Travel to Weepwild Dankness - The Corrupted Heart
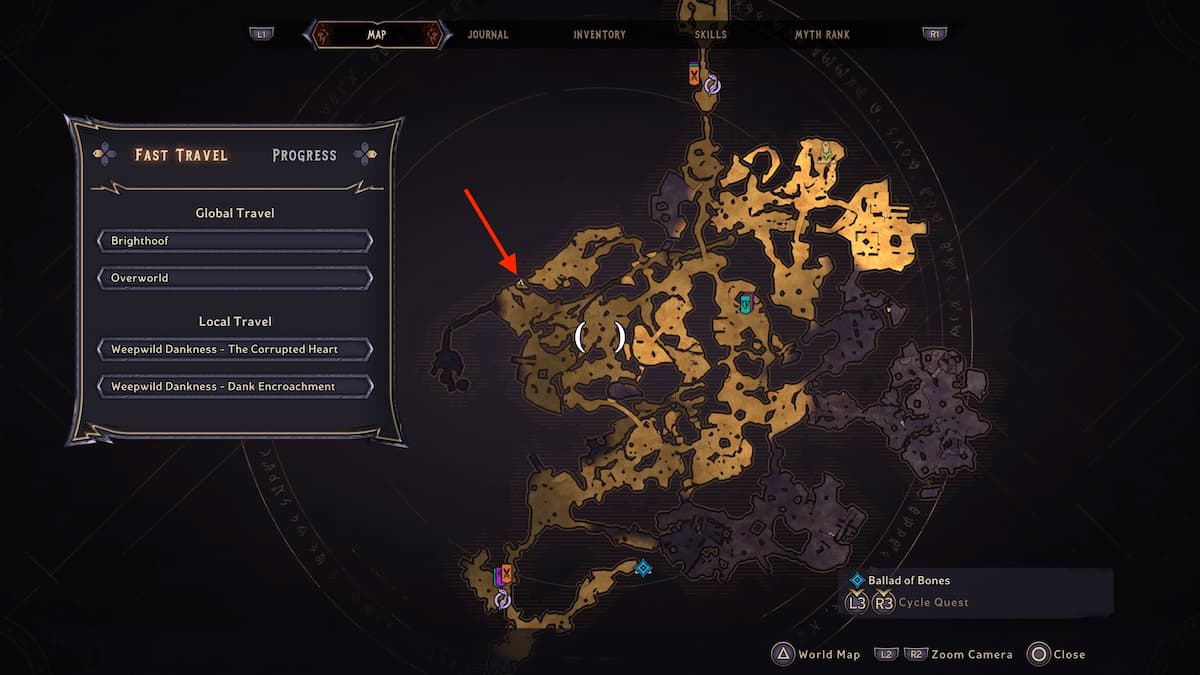1200x675 pixels. click(x=235, y=349)
